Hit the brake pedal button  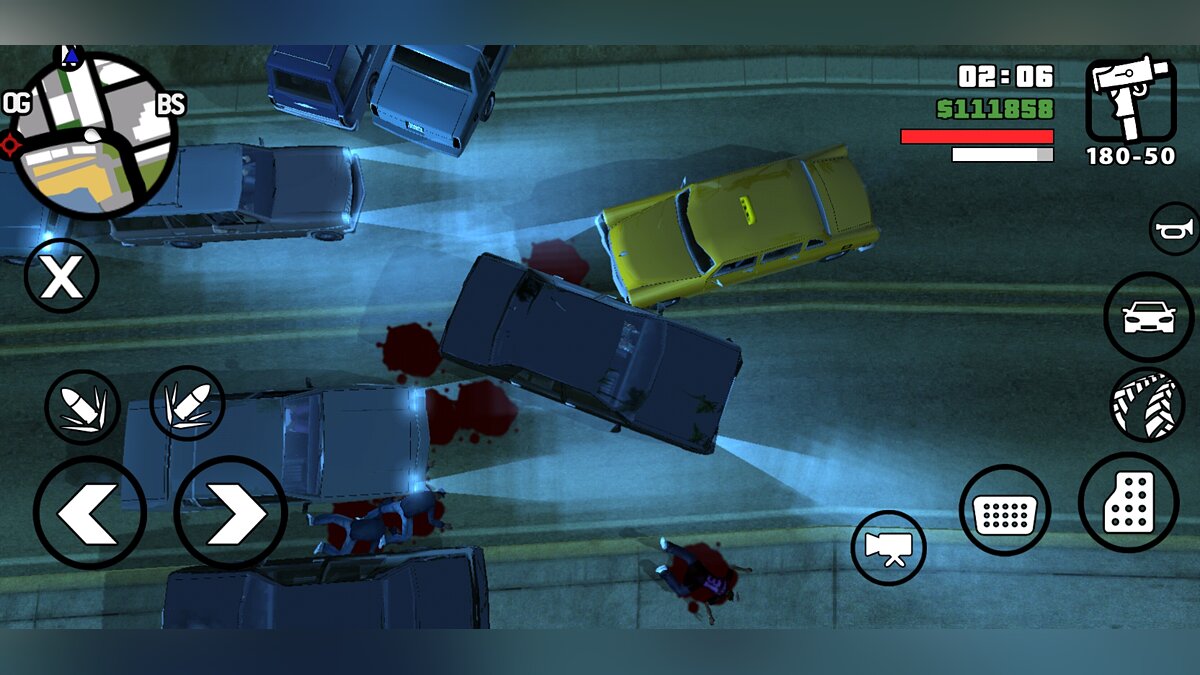point(1004,510)
